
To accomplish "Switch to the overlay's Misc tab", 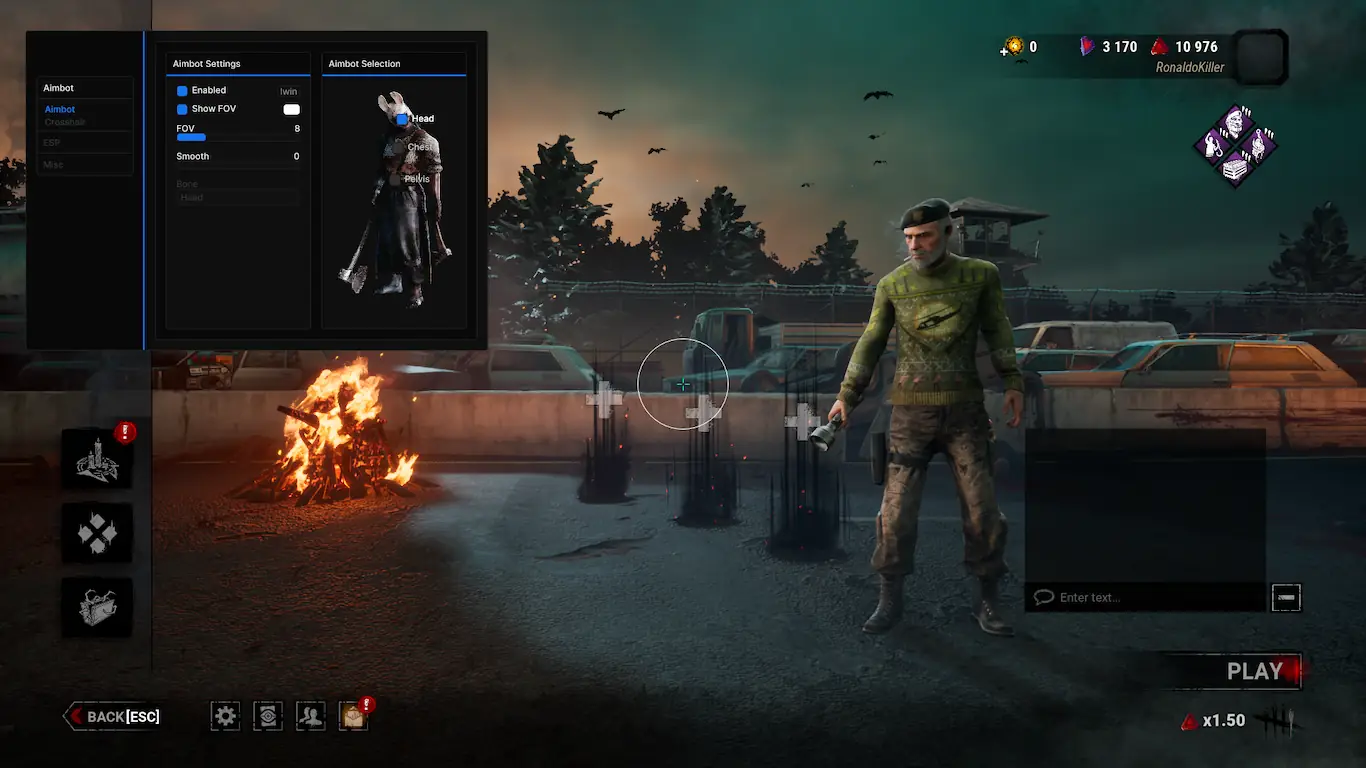I will coord(54,164).
